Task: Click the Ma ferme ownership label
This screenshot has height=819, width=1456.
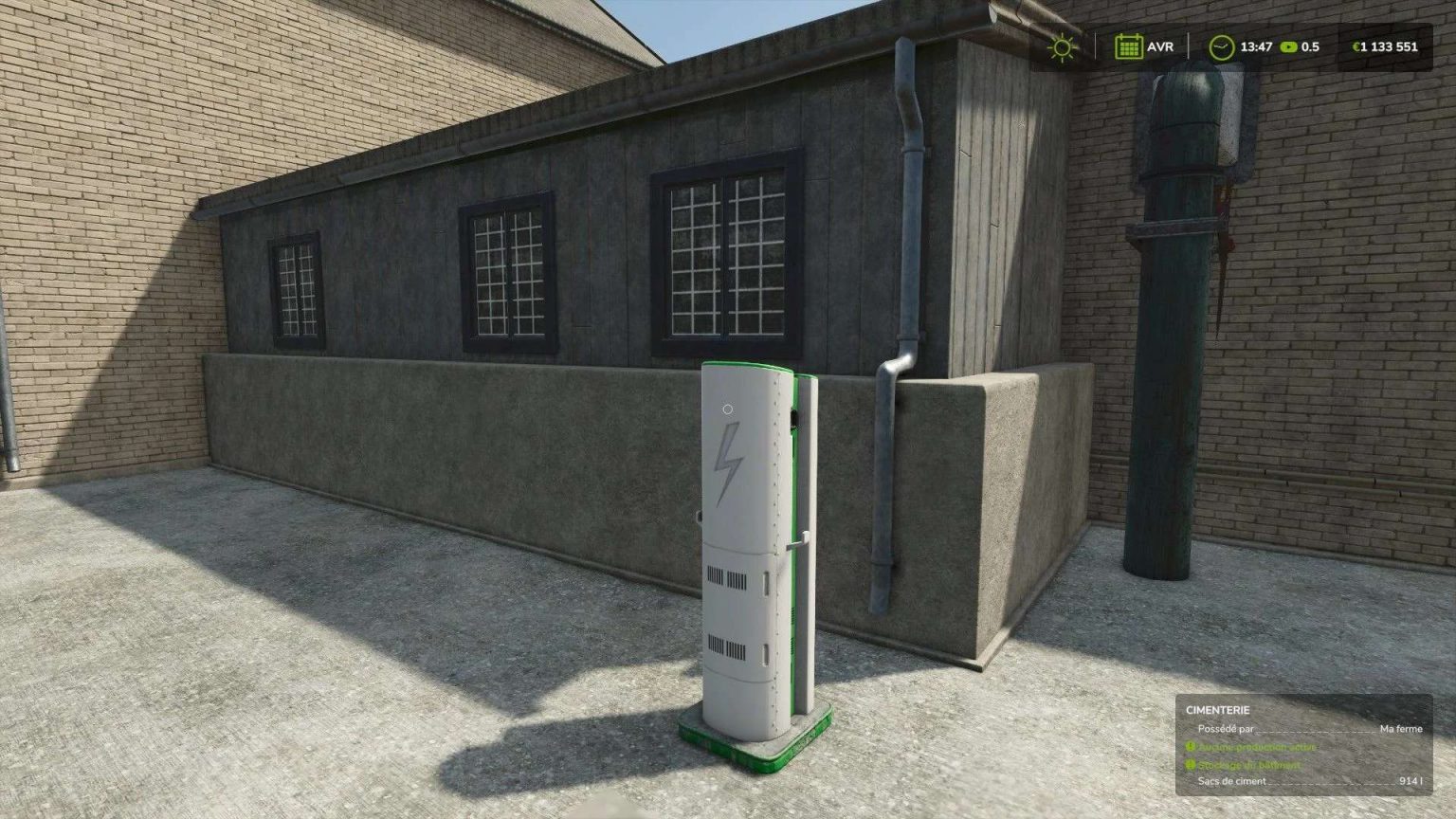Action: click(x=1401, y=729)
